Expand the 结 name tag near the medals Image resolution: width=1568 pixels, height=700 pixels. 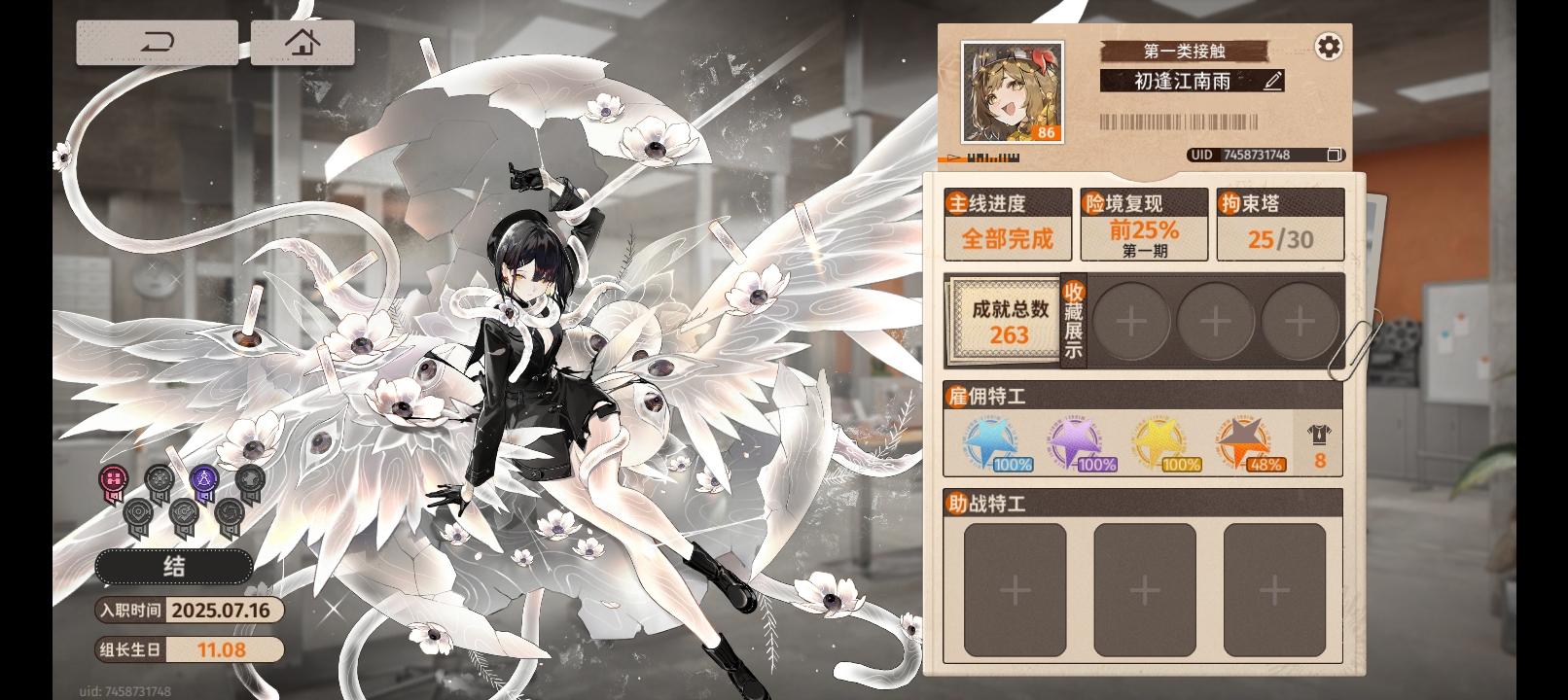point(173,566)
